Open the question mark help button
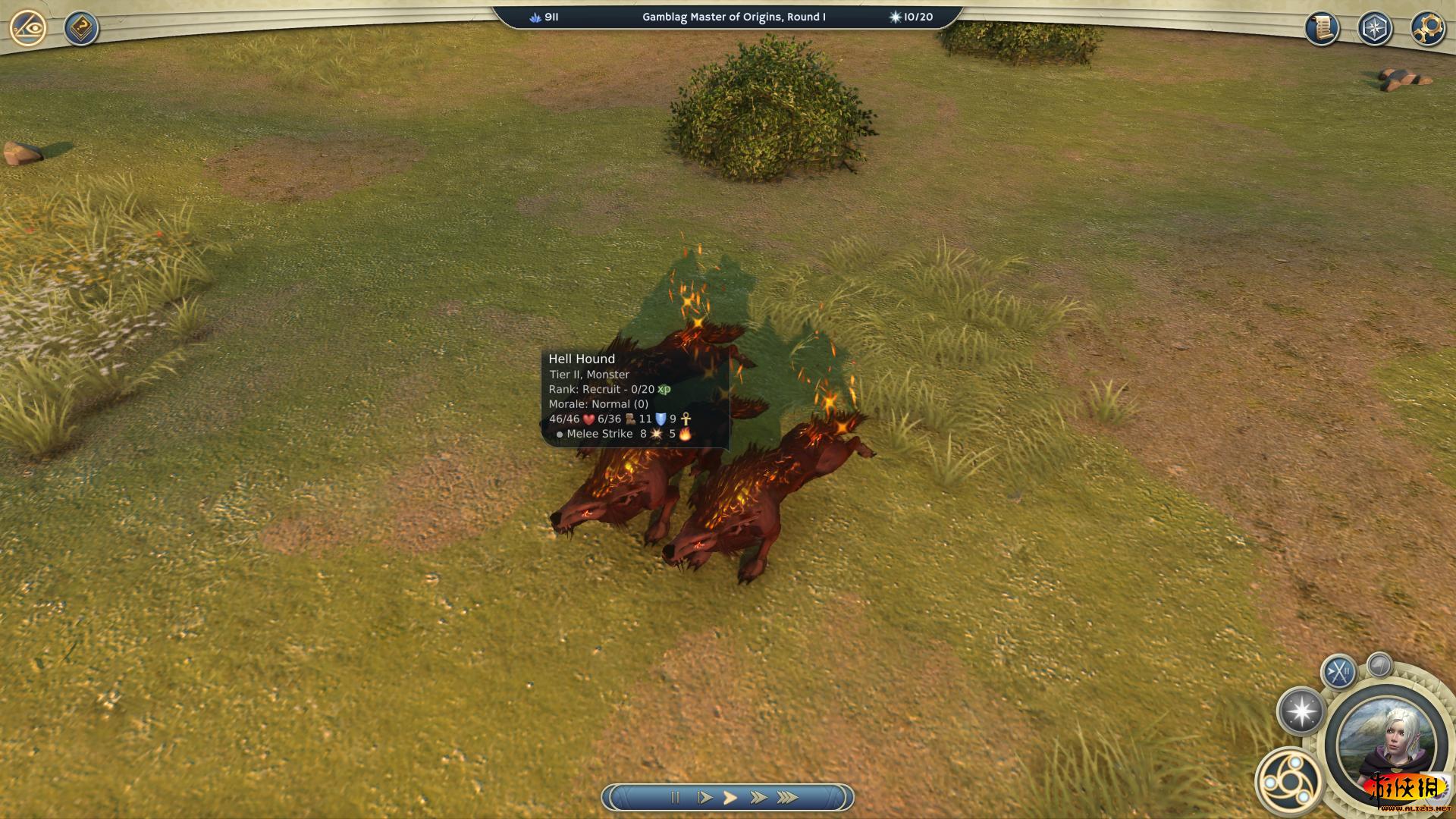Image resolution: width=1456 pixels, height=819 pixels. coord(80,29)
